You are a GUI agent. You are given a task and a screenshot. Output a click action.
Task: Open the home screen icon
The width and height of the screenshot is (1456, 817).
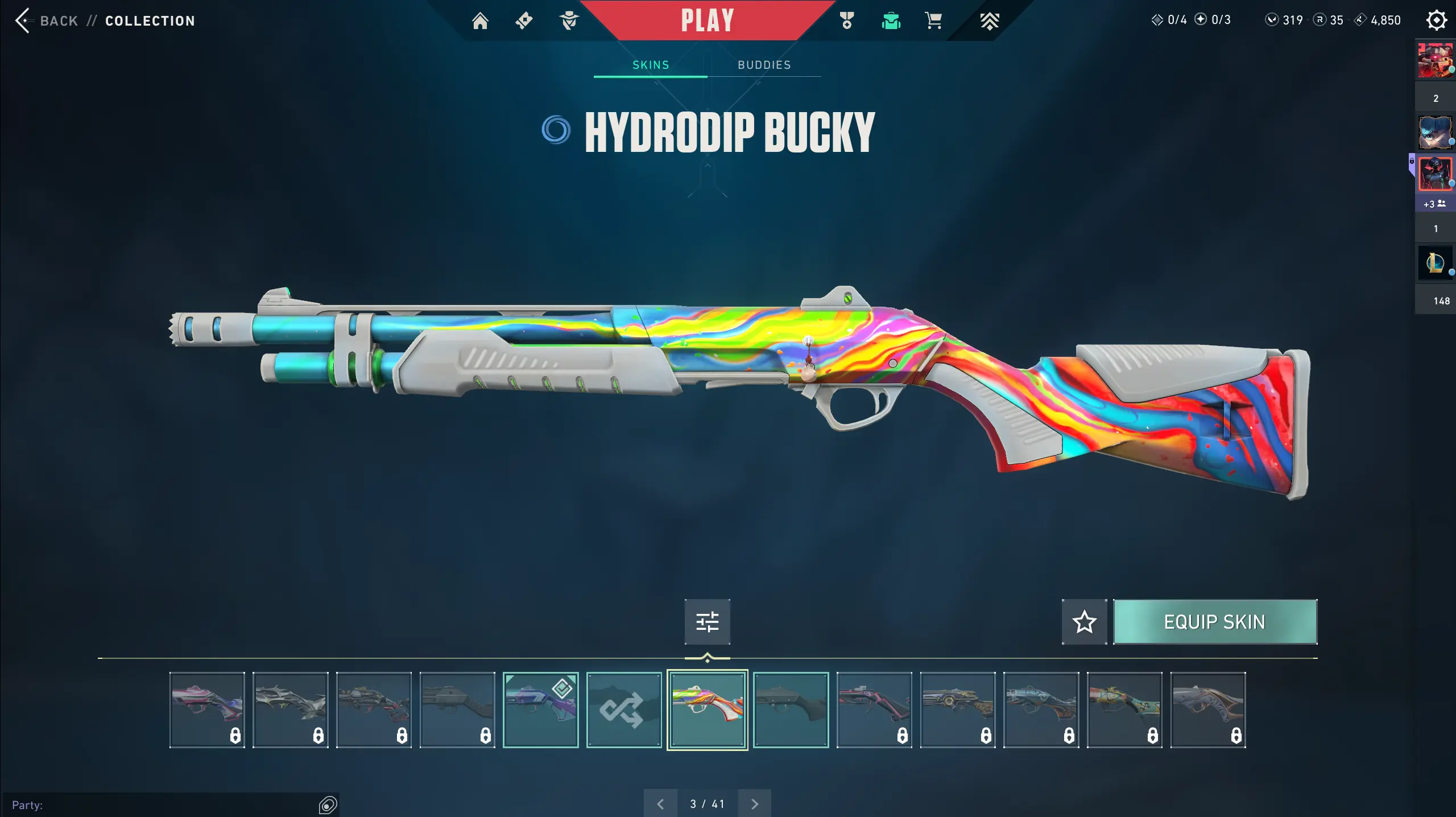pos(480,21)
